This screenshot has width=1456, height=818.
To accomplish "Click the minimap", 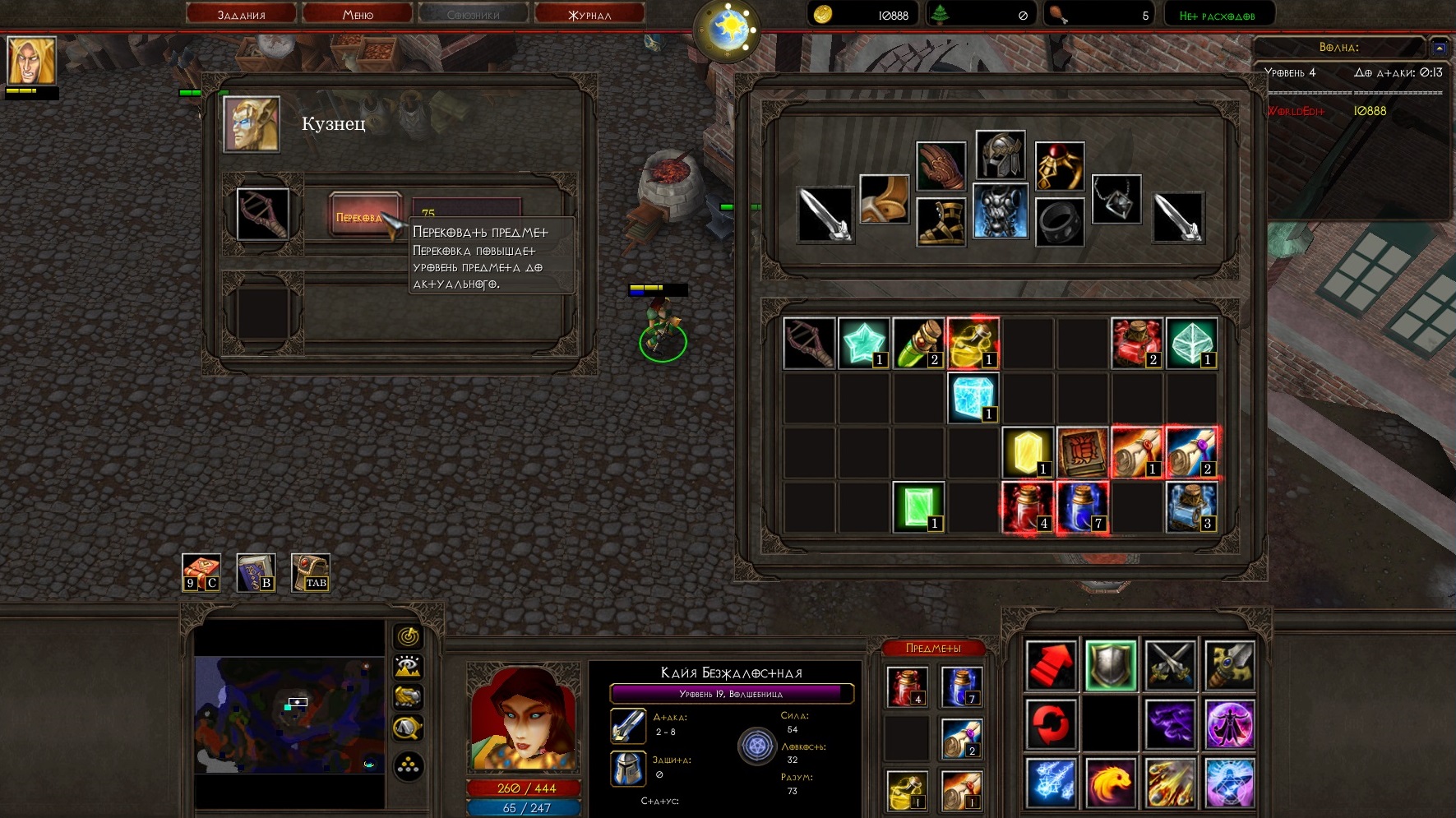I will point(289,714).
